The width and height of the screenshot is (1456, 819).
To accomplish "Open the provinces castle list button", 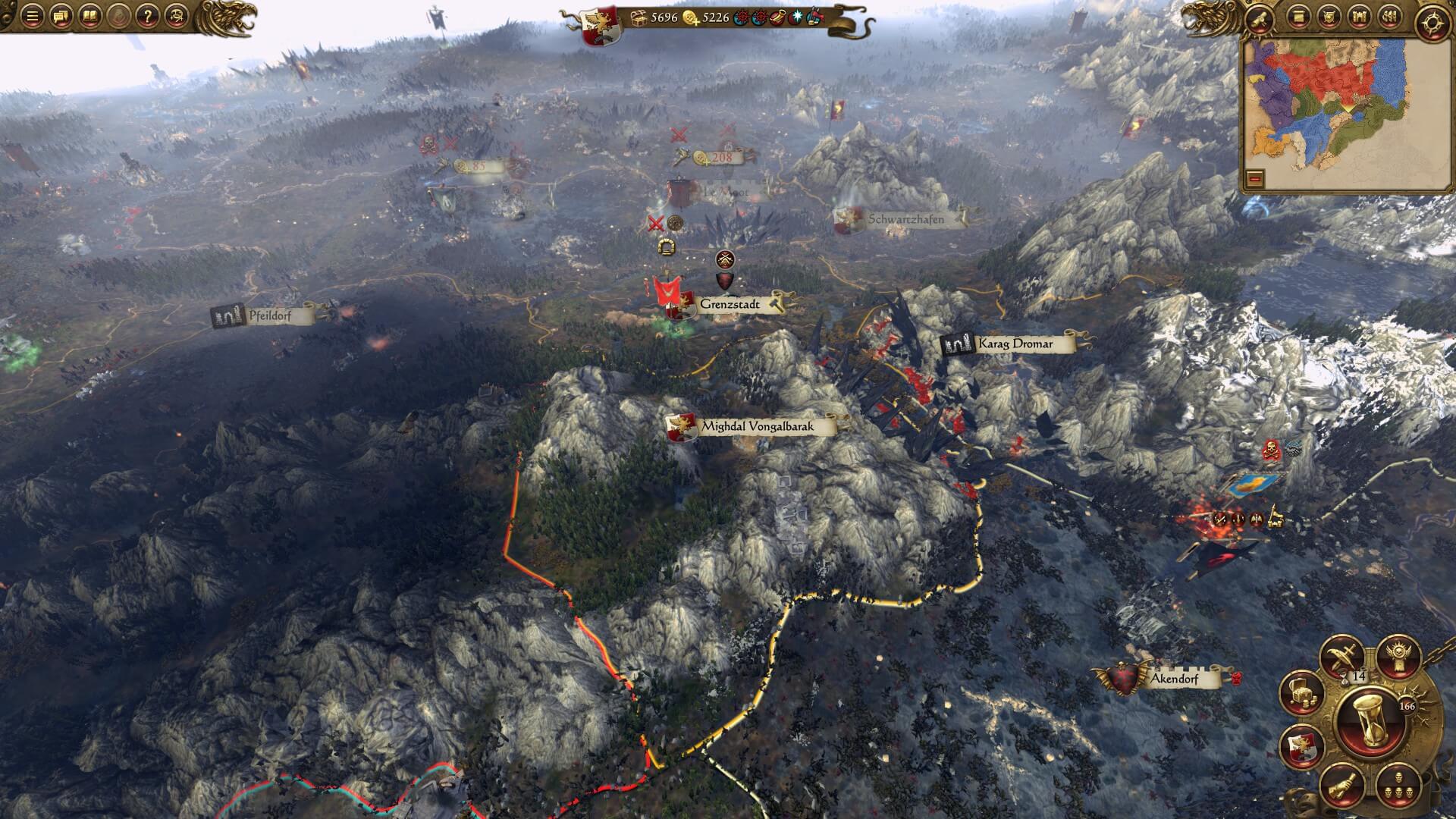I will click(x=1359, y=17).
